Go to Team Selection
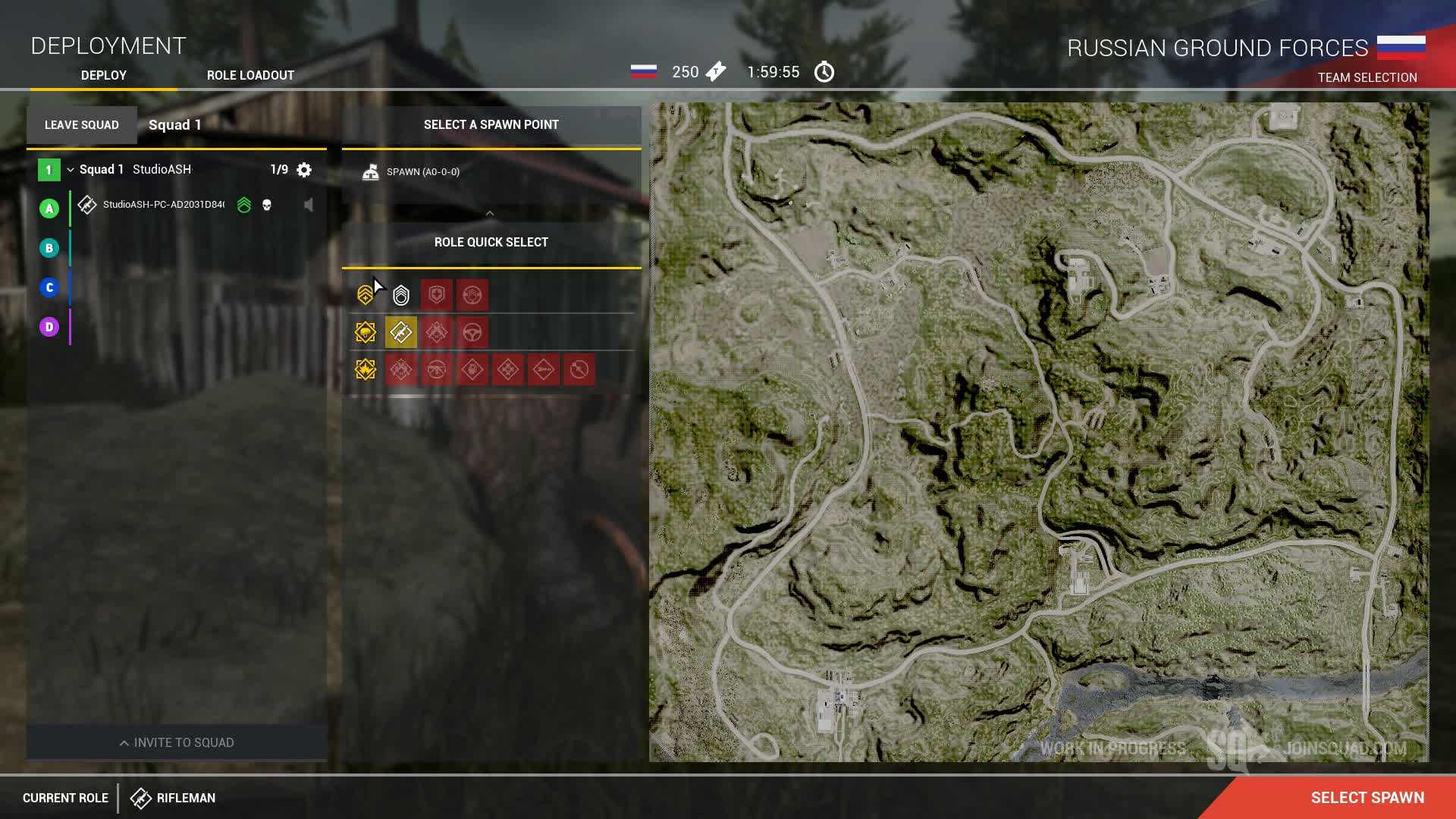The image size is (1456, 819). pyautogui.click(x=1367, y=77)
